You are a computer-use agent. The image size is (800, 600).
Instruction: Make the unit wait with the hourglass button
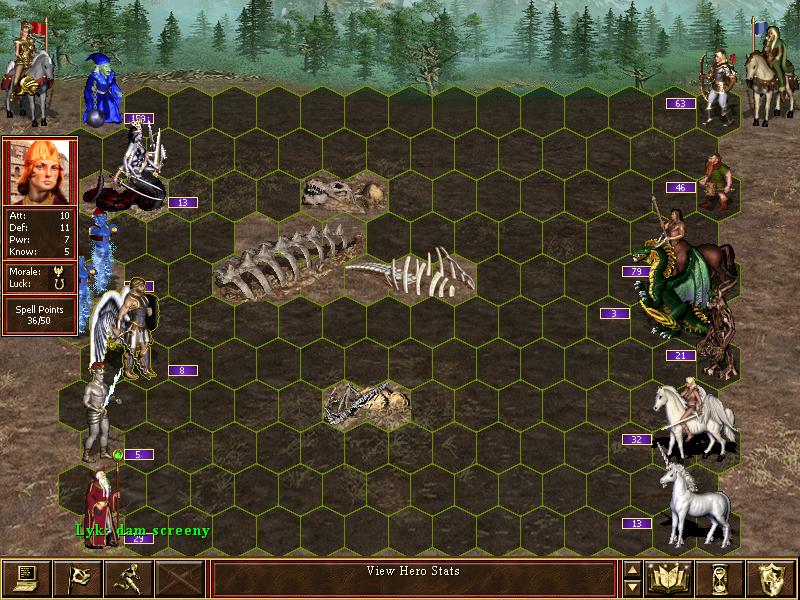click(722, 577)
